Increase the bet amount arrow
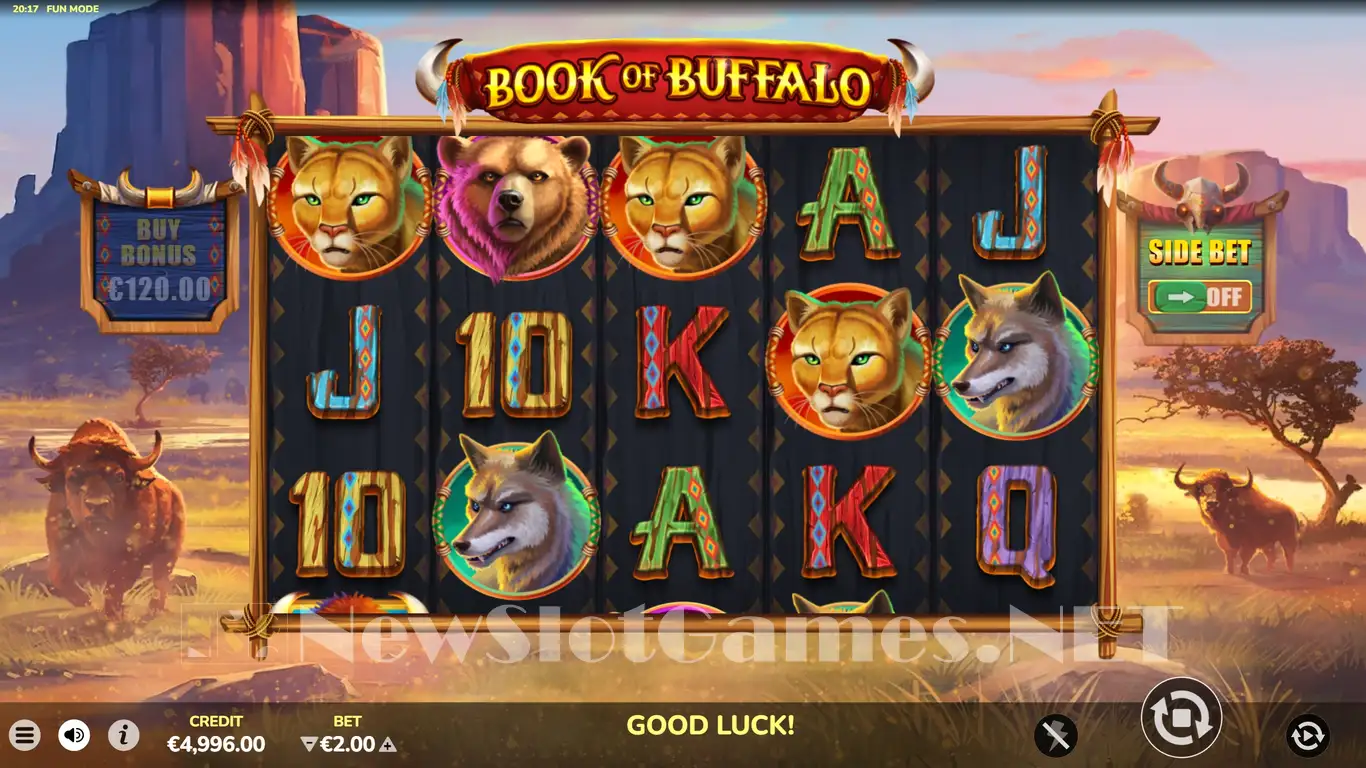1366x768 pixels. (388, 744)
